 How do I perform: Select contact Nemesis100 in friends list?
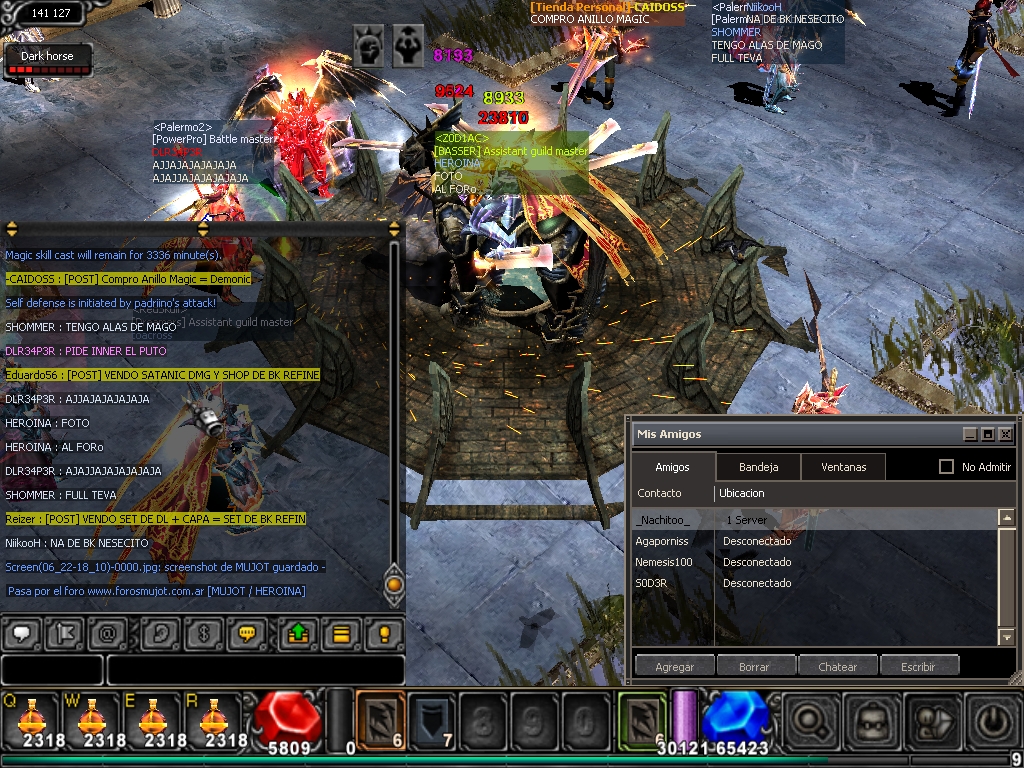tap(664, 562)
